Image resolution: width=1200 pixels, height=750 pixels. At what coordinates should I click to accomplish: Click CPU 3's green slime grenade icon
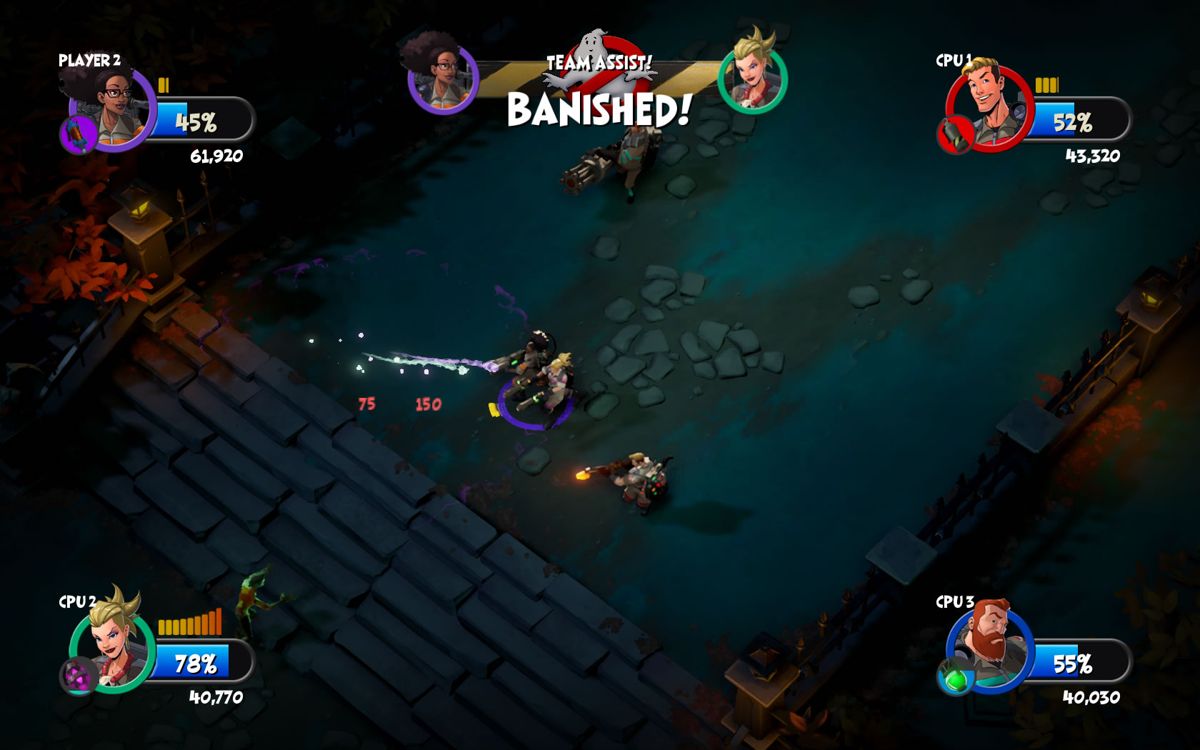click(953, 677)
